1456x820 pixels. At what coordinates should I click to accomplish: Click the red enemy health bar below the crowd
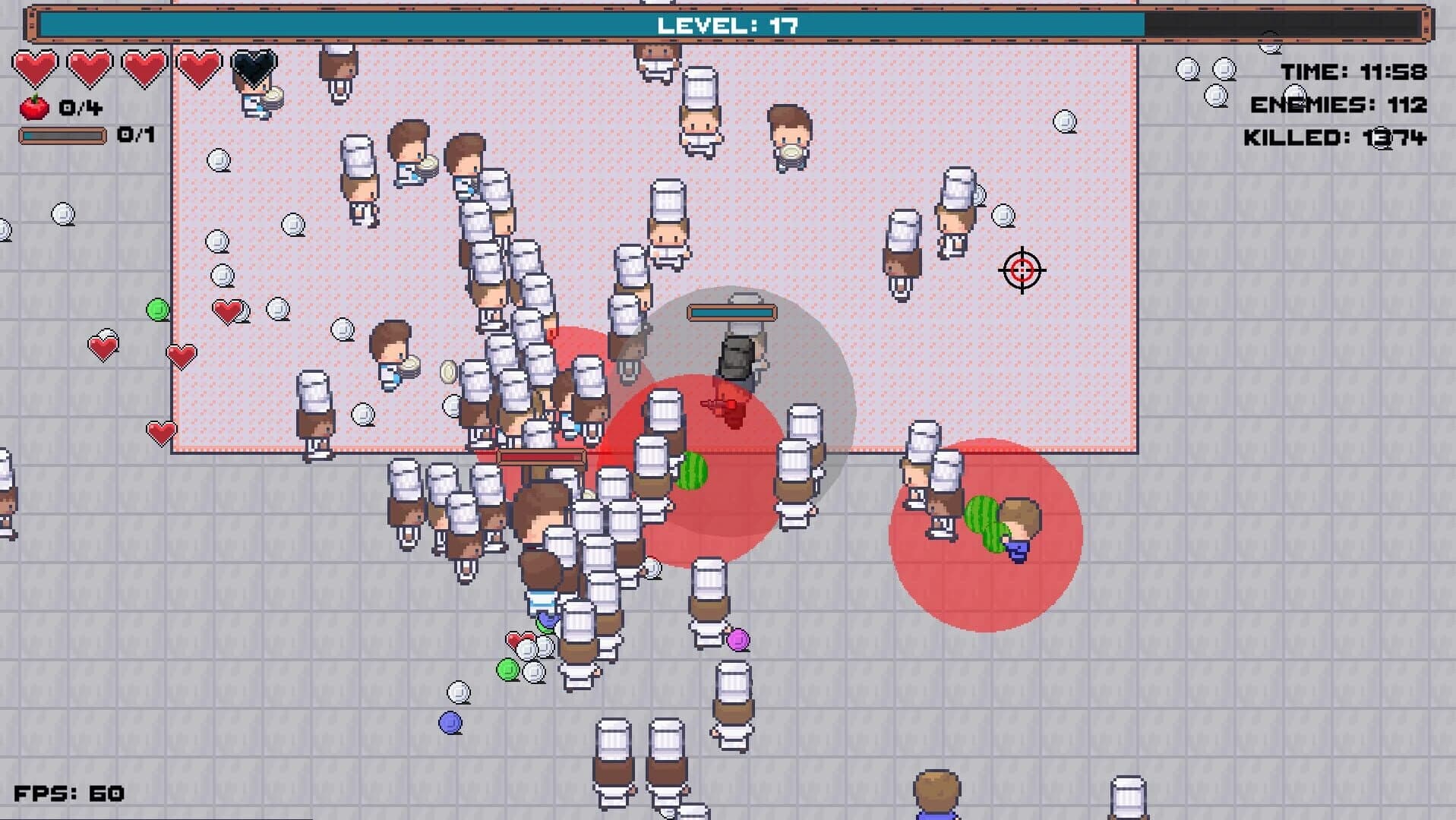point(539,456)
